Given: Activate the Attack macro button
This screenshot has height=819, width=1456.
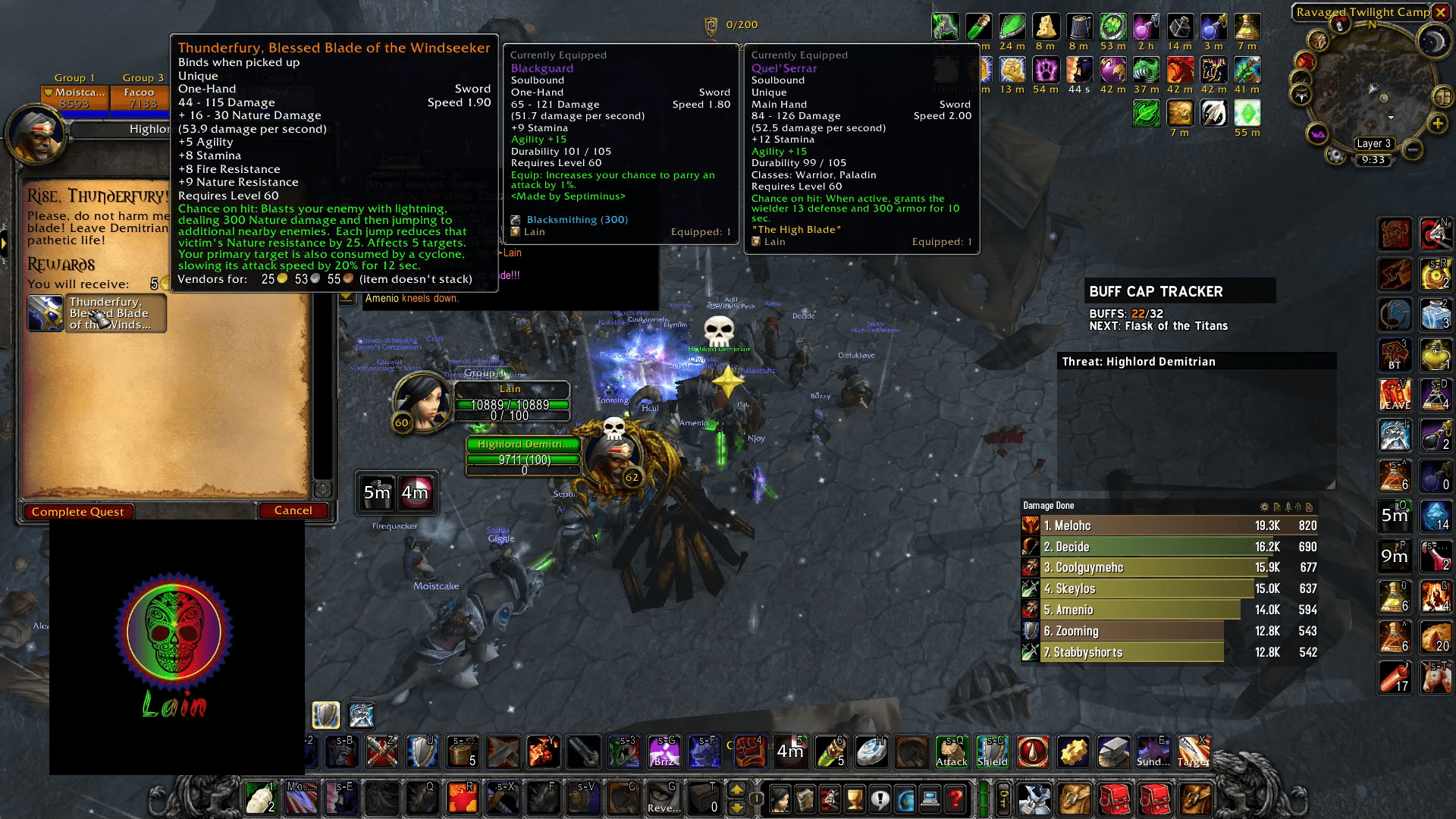Looking at the screenshot, I should [951, 752].
